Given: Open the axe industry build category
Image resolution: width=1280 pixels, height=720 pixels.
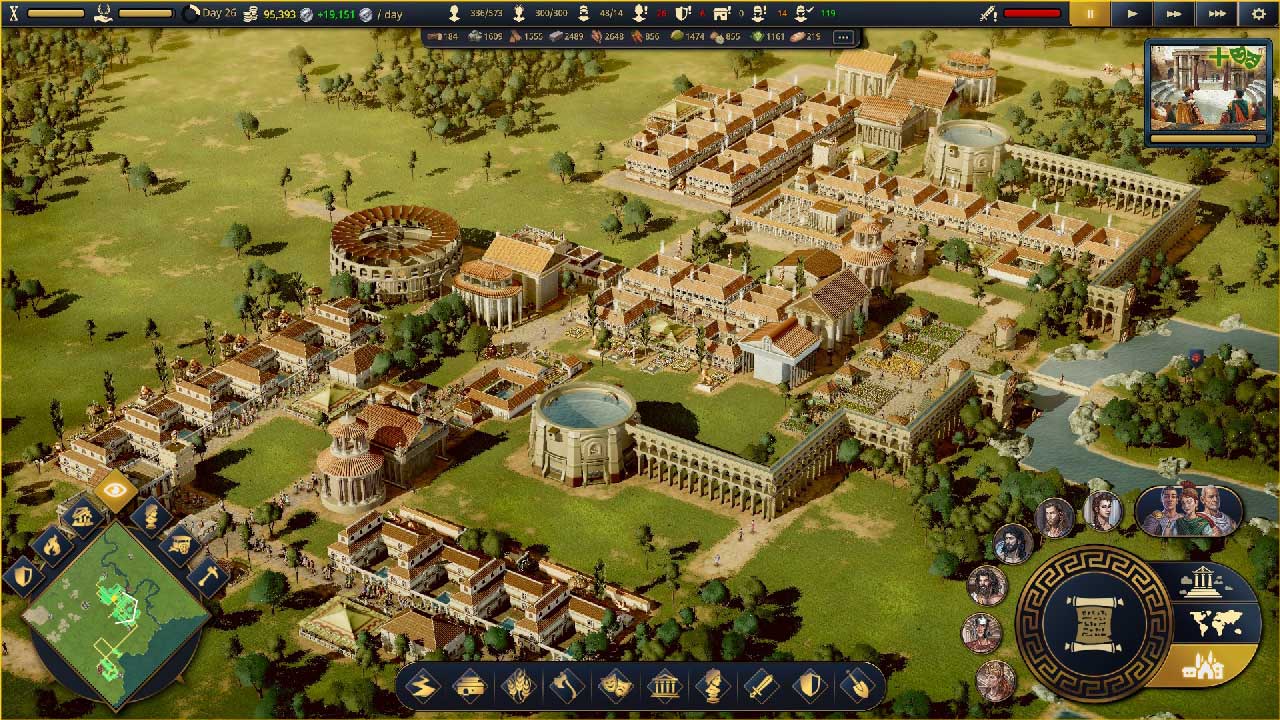Looking at the screenshot, I should (x=567, y=686).
